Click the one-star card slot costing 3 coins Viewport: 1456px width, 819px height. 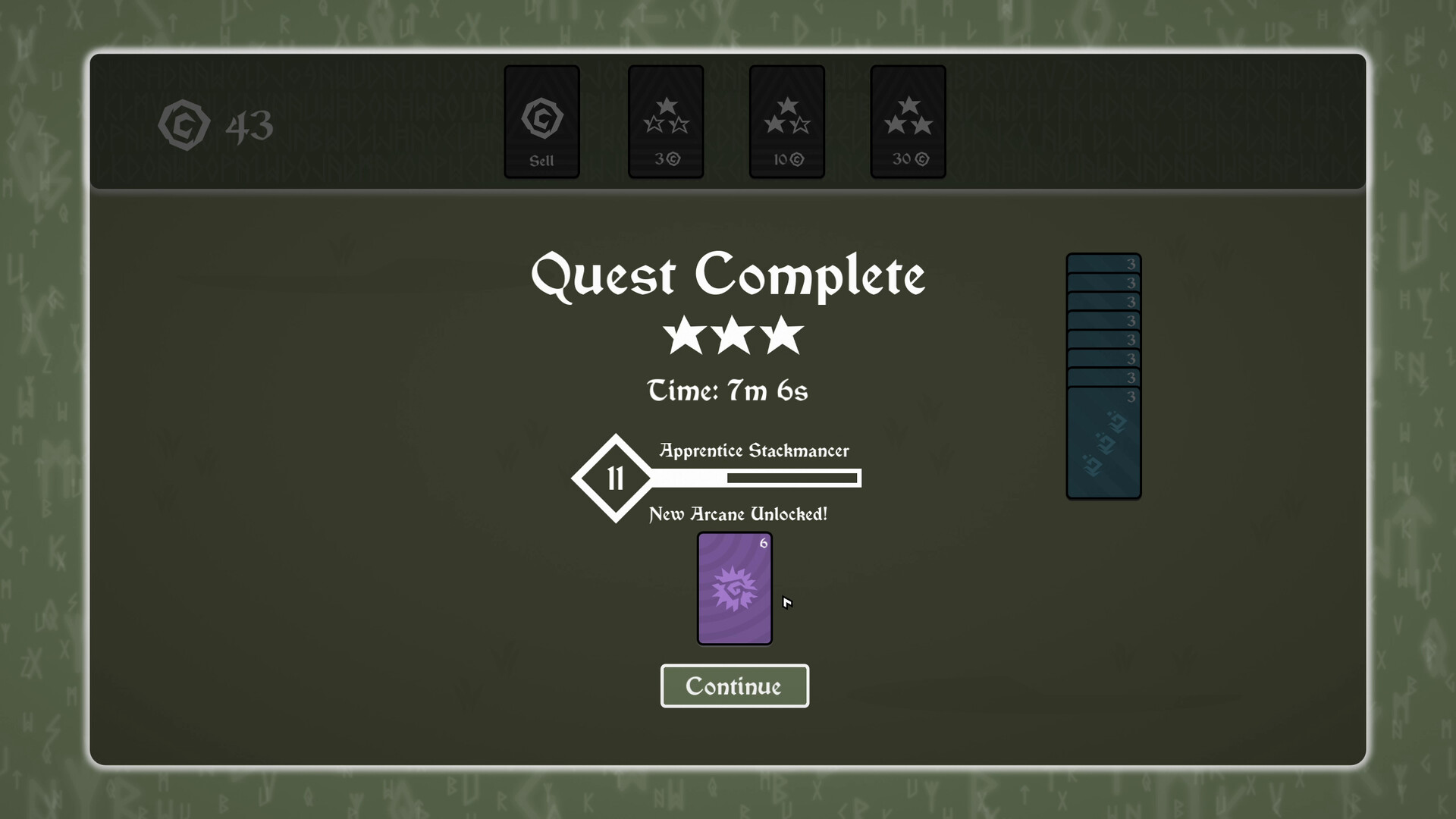[x=665, y=121]
